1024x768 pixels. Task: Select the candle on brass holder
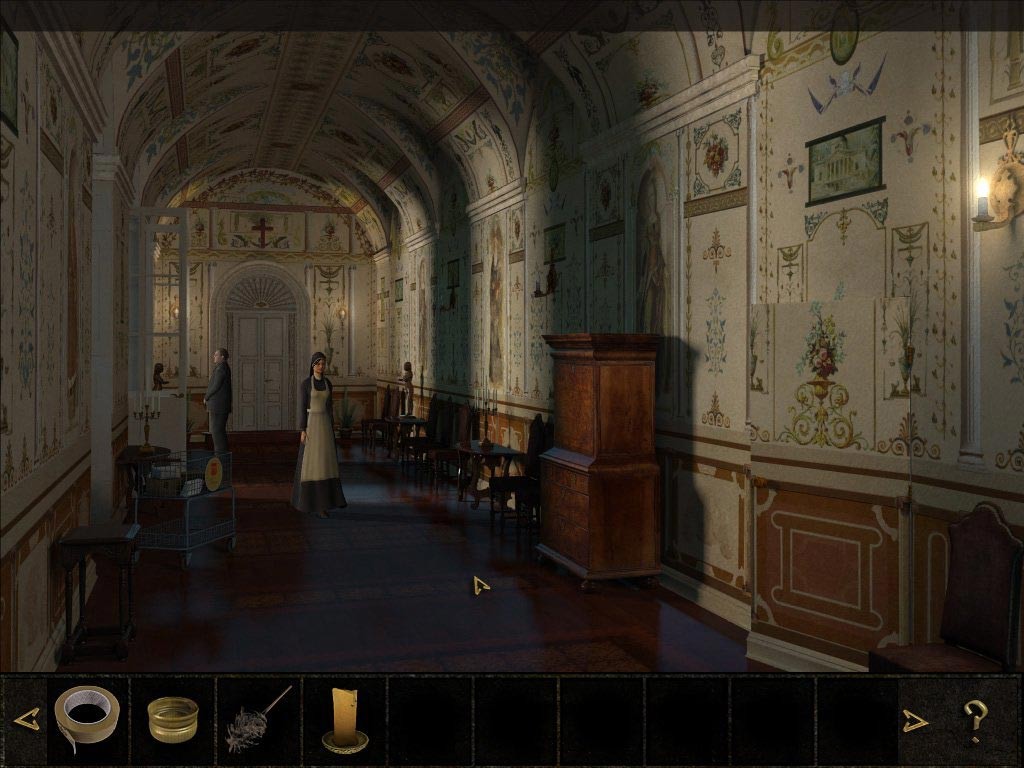coord(344,720)
